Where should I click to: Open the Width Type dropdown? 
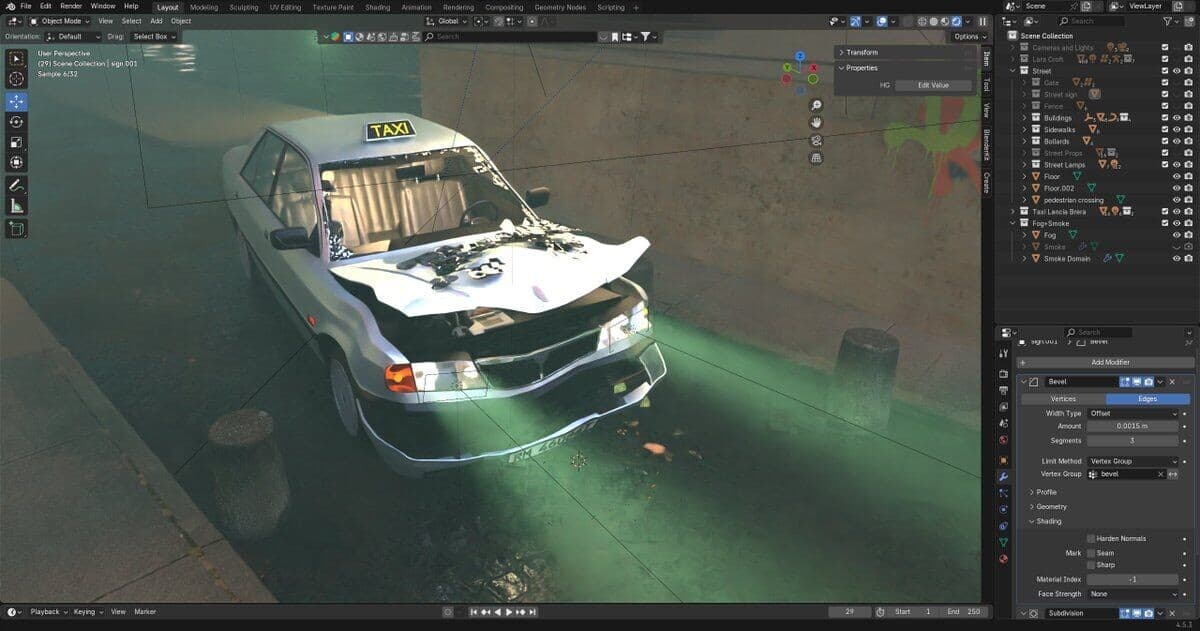pyautogui.click(x=1133, y=413)
